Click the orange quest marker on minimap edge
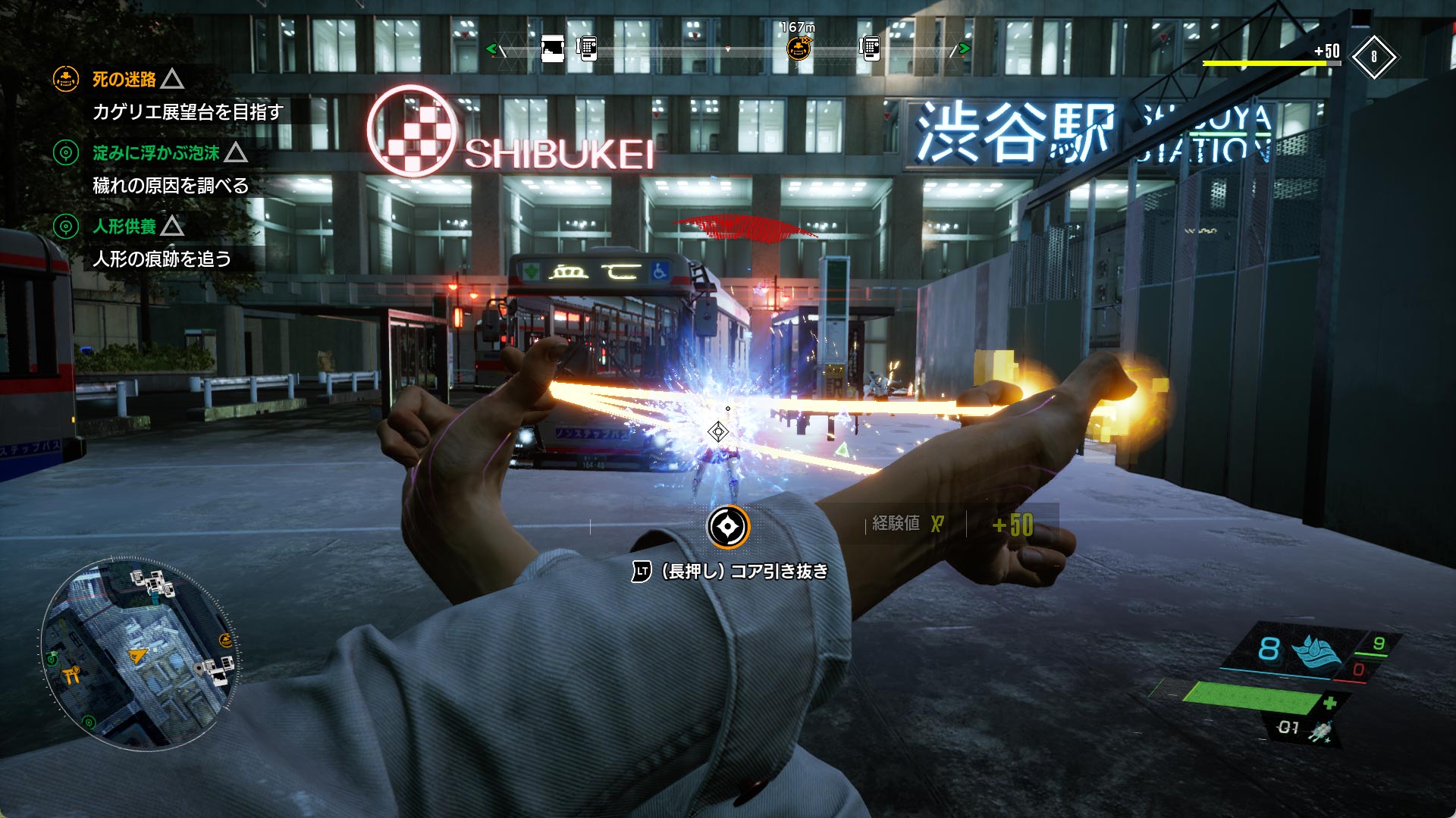This screenshot has height=818, width=1456. click(225, 641)
